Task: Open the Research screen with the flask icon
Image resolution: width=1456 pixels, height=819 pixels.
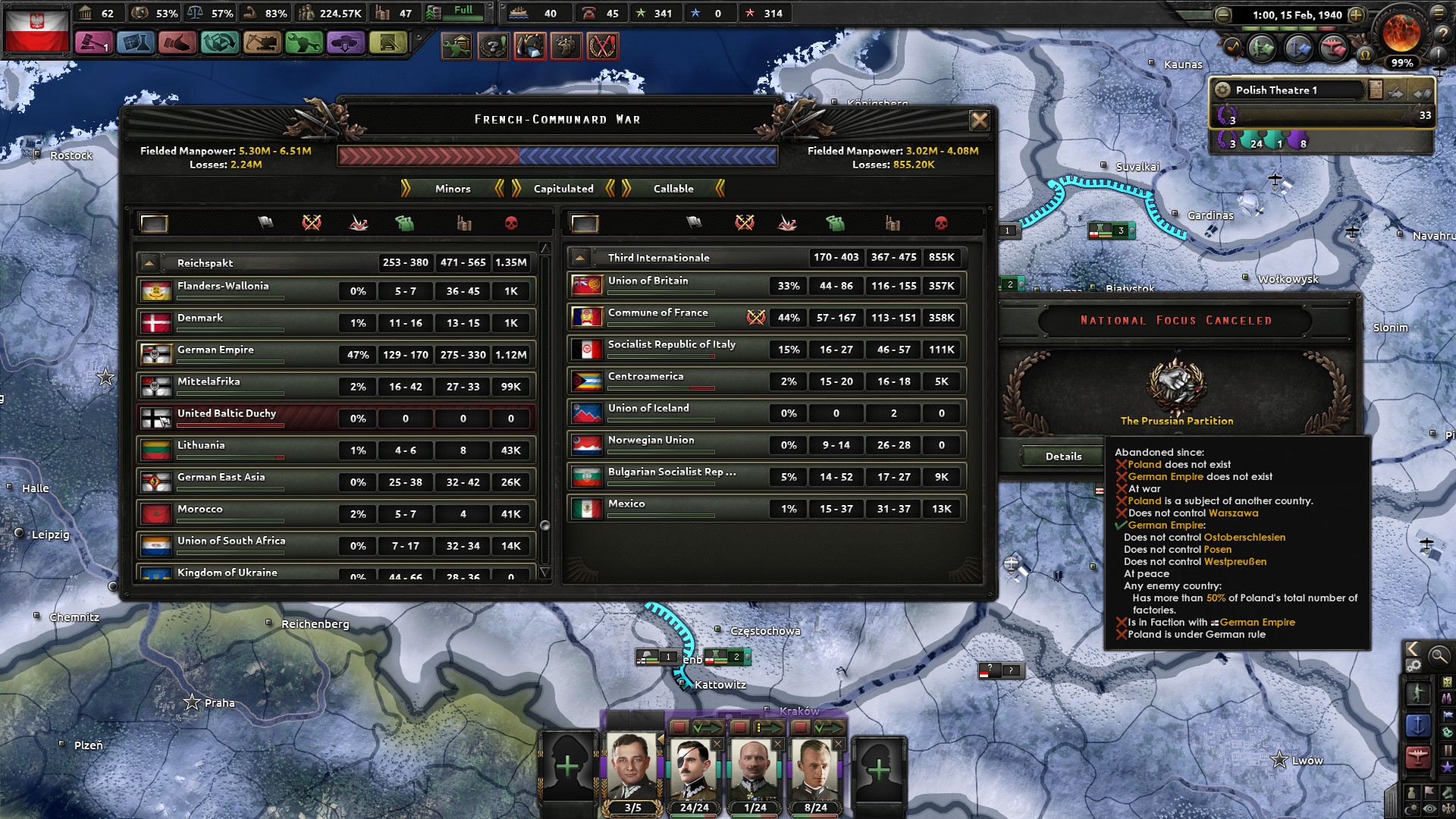Action: pyautogui.click(x=134, y=42)
